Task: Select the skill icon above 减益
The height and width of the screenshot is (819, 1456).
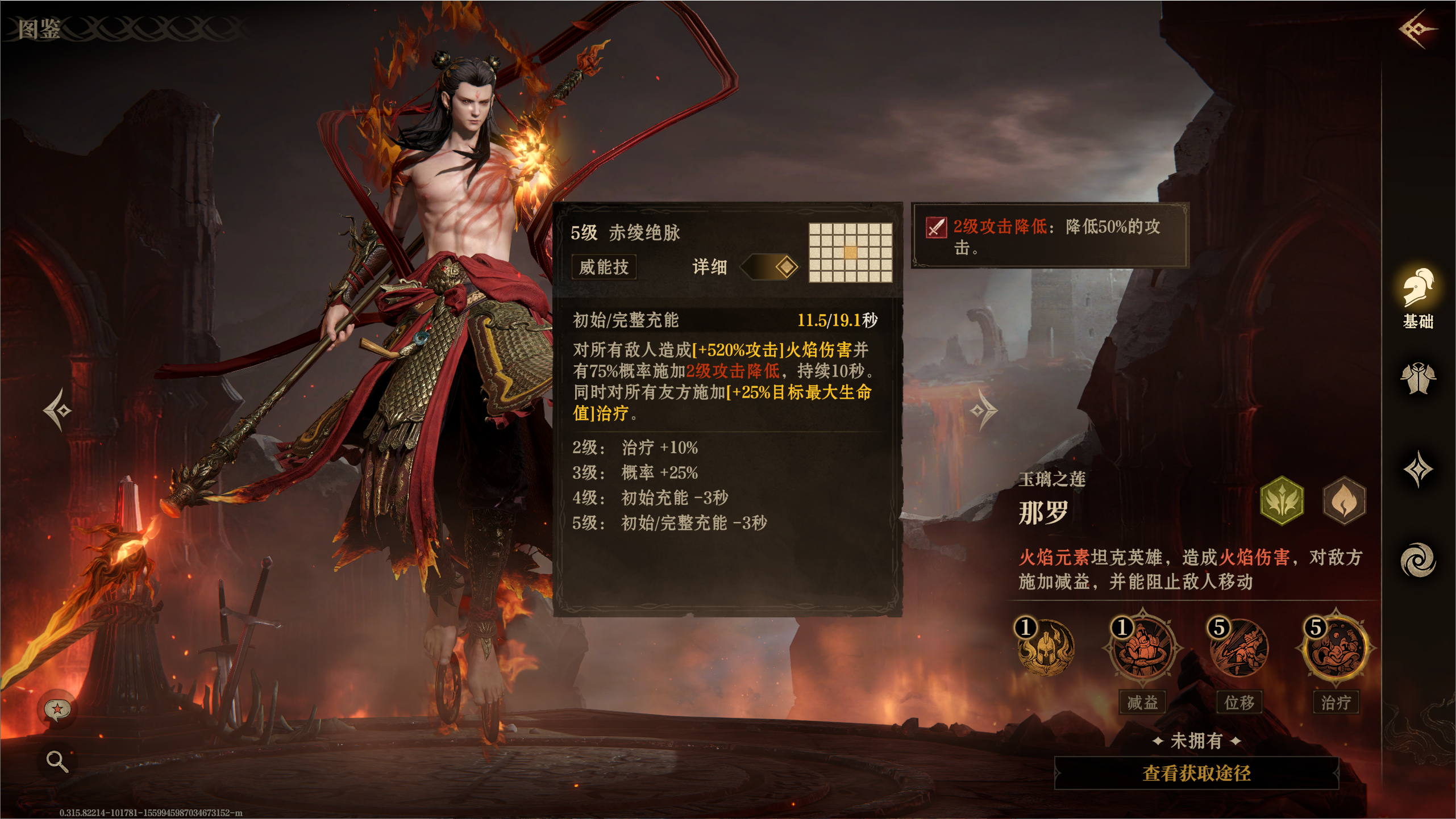Action: coord(1142,647)
